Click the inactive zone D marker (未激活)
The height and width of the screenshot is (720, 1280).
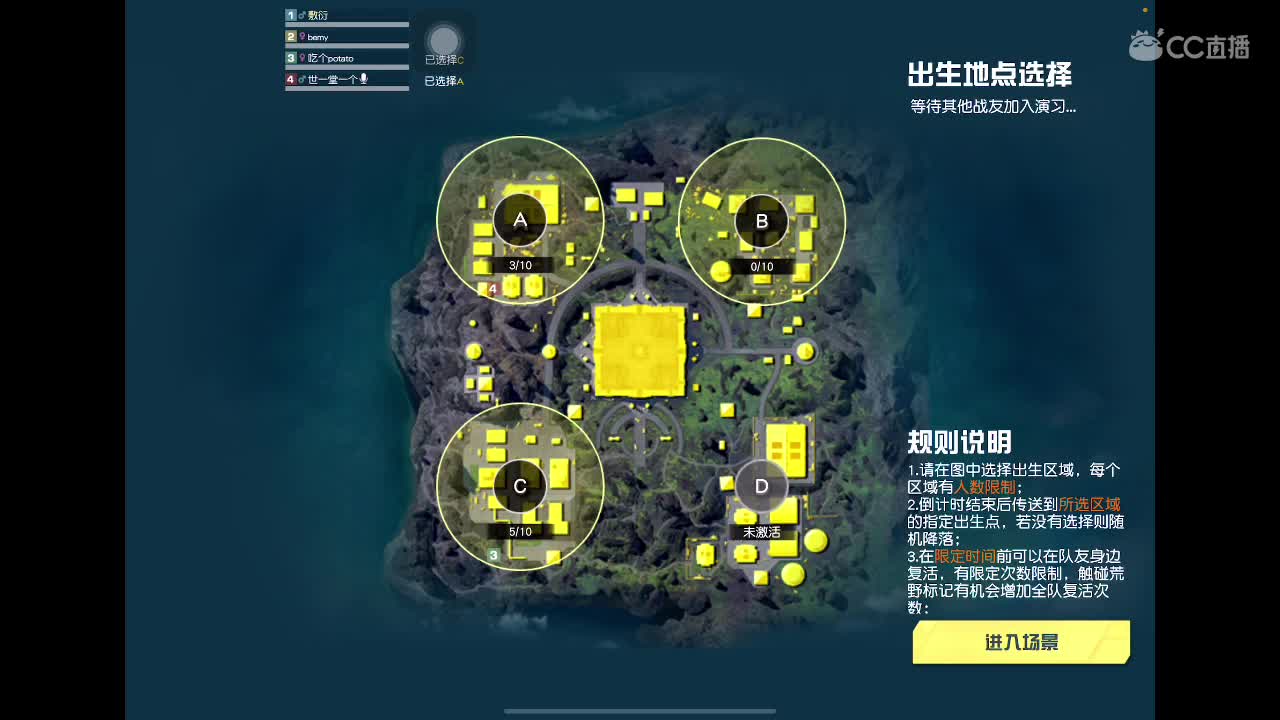761,486
